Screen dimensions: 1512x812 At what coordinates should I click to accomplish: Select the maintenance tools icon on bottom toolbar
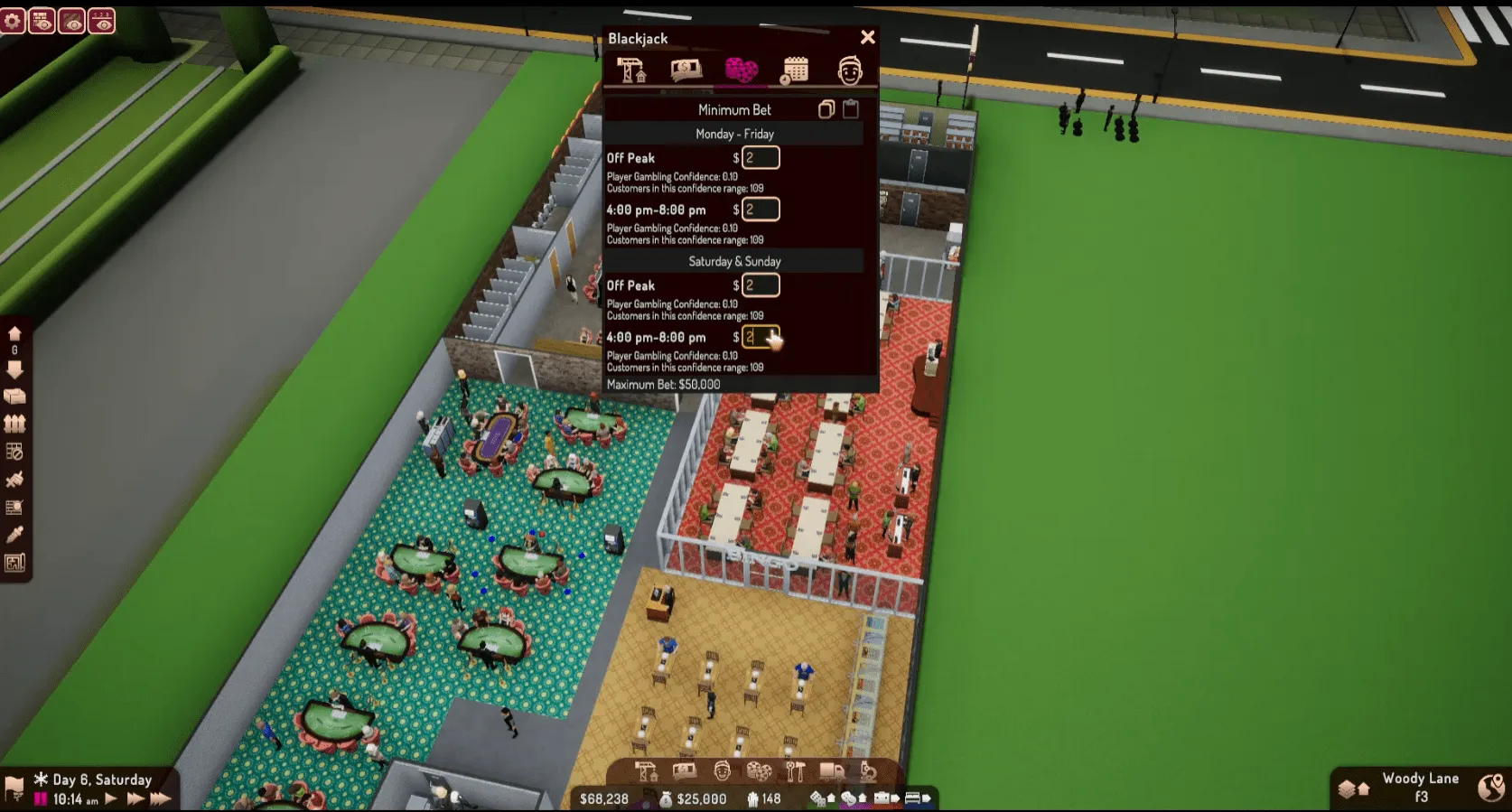[796, 772]
